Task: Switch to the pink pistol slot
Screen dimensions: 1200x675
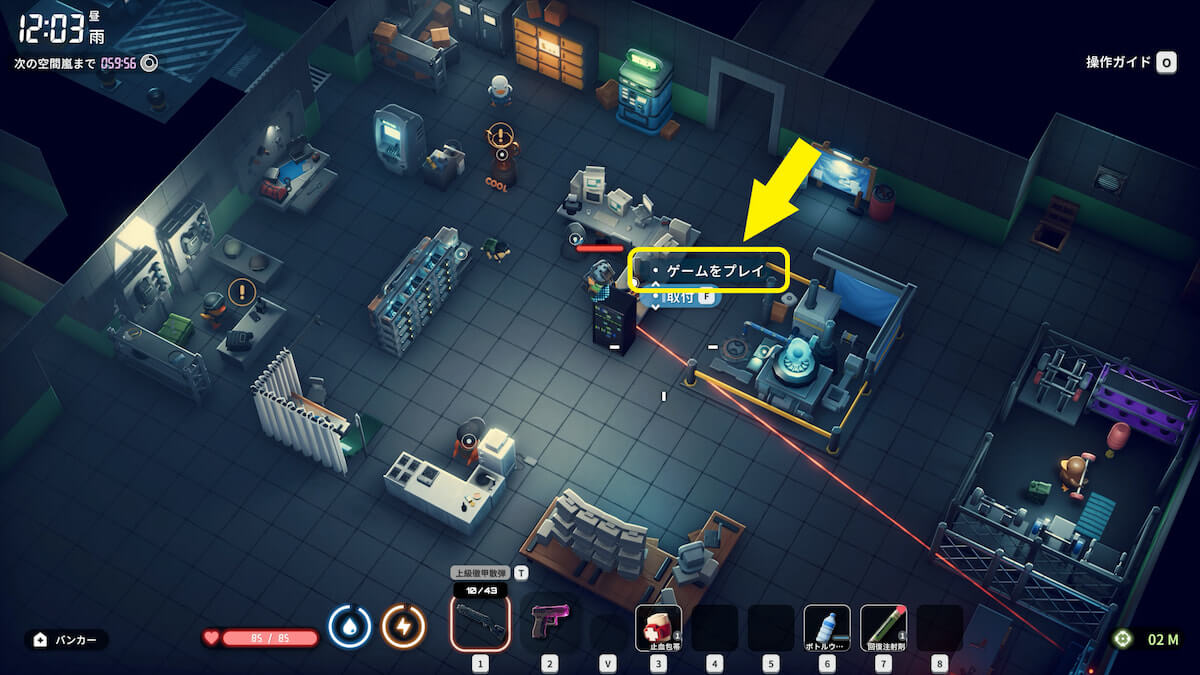Action: point(549,622)
